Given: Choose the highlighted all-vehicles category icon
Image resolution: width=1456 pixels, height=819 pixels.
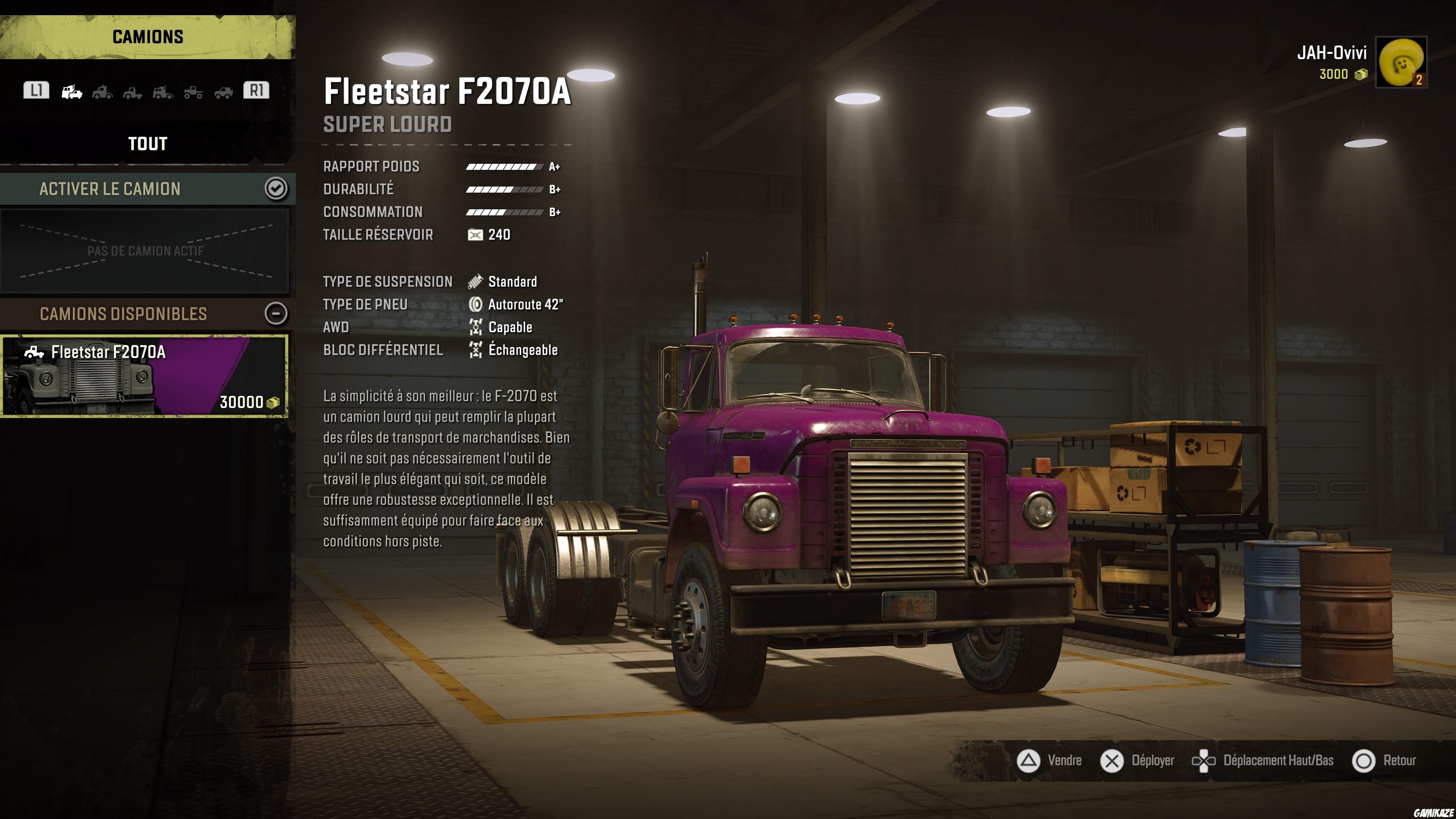Looking at the screenshot, I should pos(72,91).
